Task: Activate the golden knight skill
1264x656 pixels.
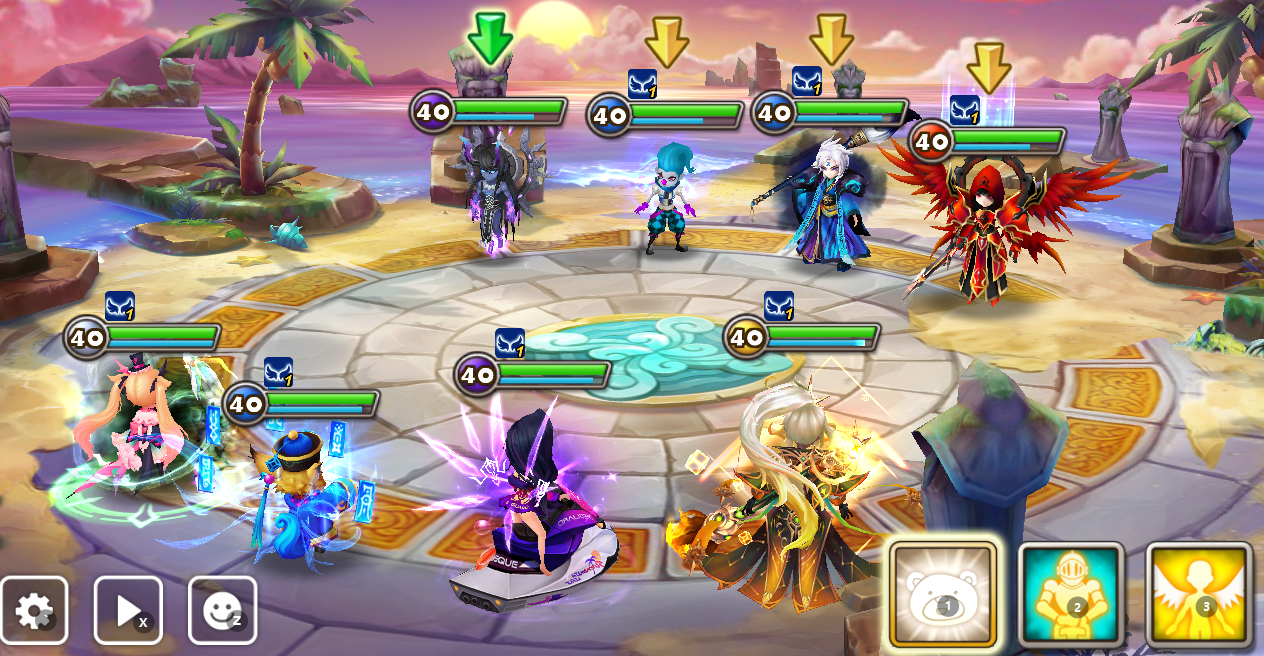Action: (1071, 595)
